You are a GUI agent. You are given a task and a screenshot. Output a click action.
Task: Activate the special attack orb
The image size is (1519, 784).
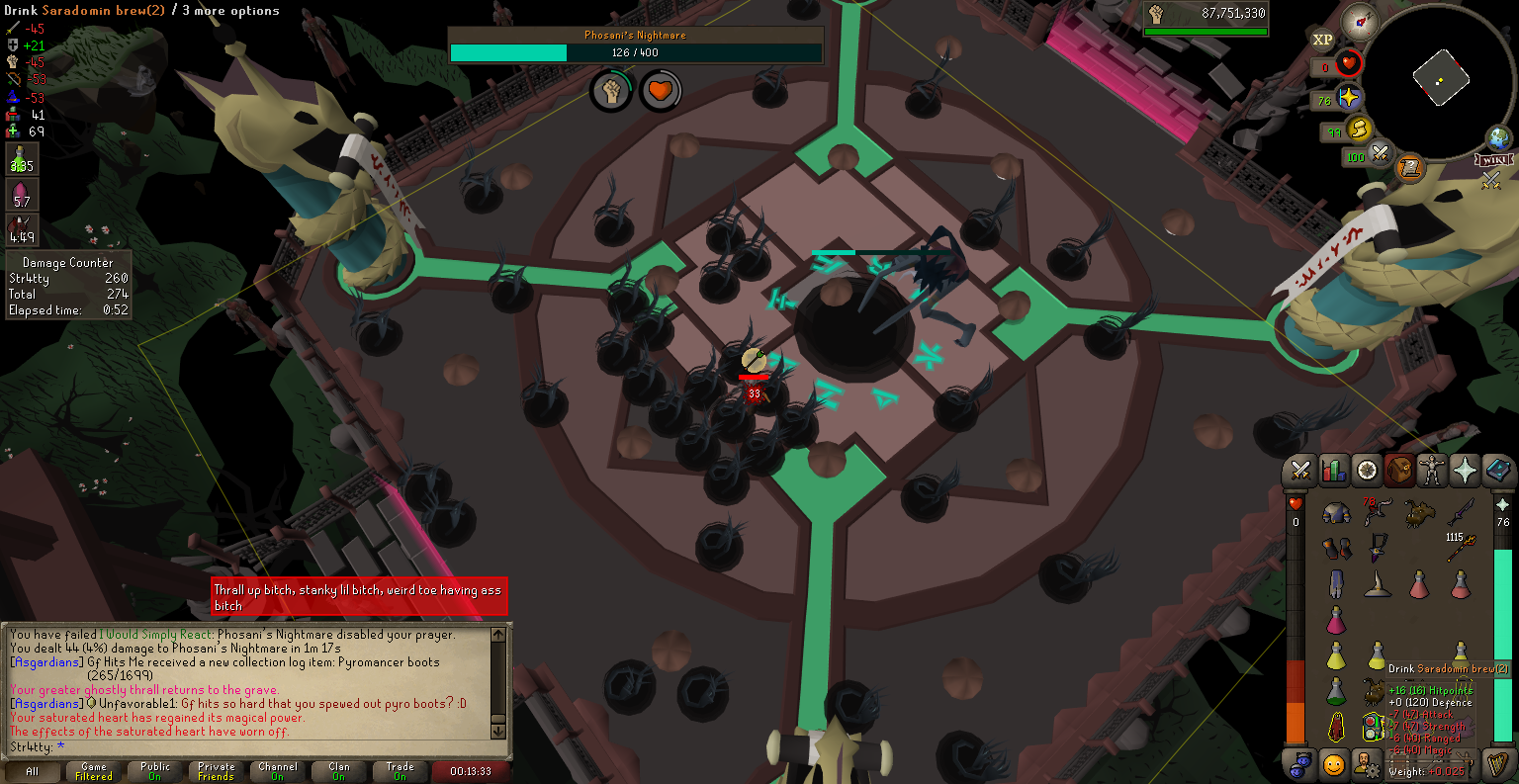coord(1380,155)
